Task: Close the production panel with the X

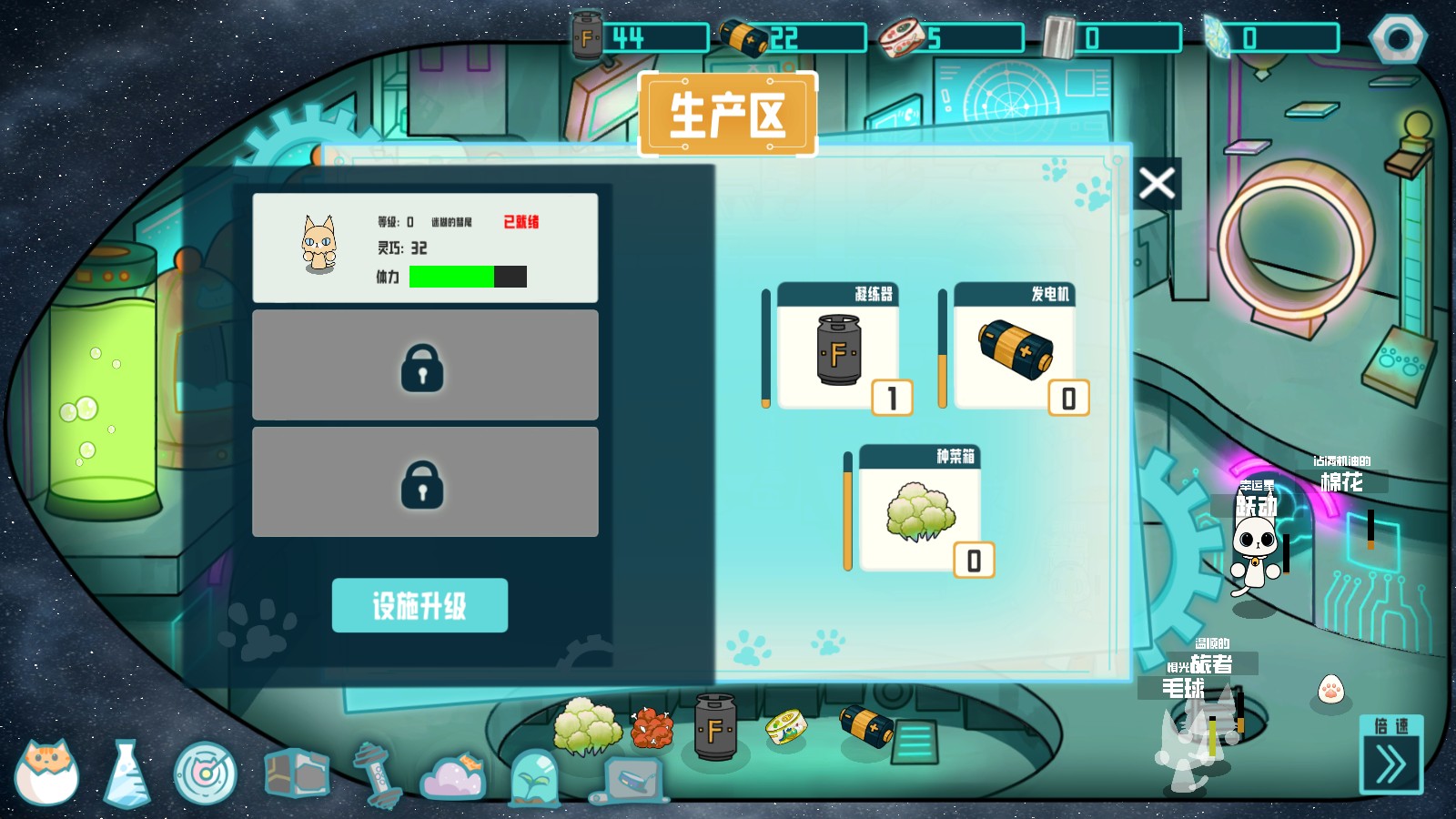Action: [1157, 182]
